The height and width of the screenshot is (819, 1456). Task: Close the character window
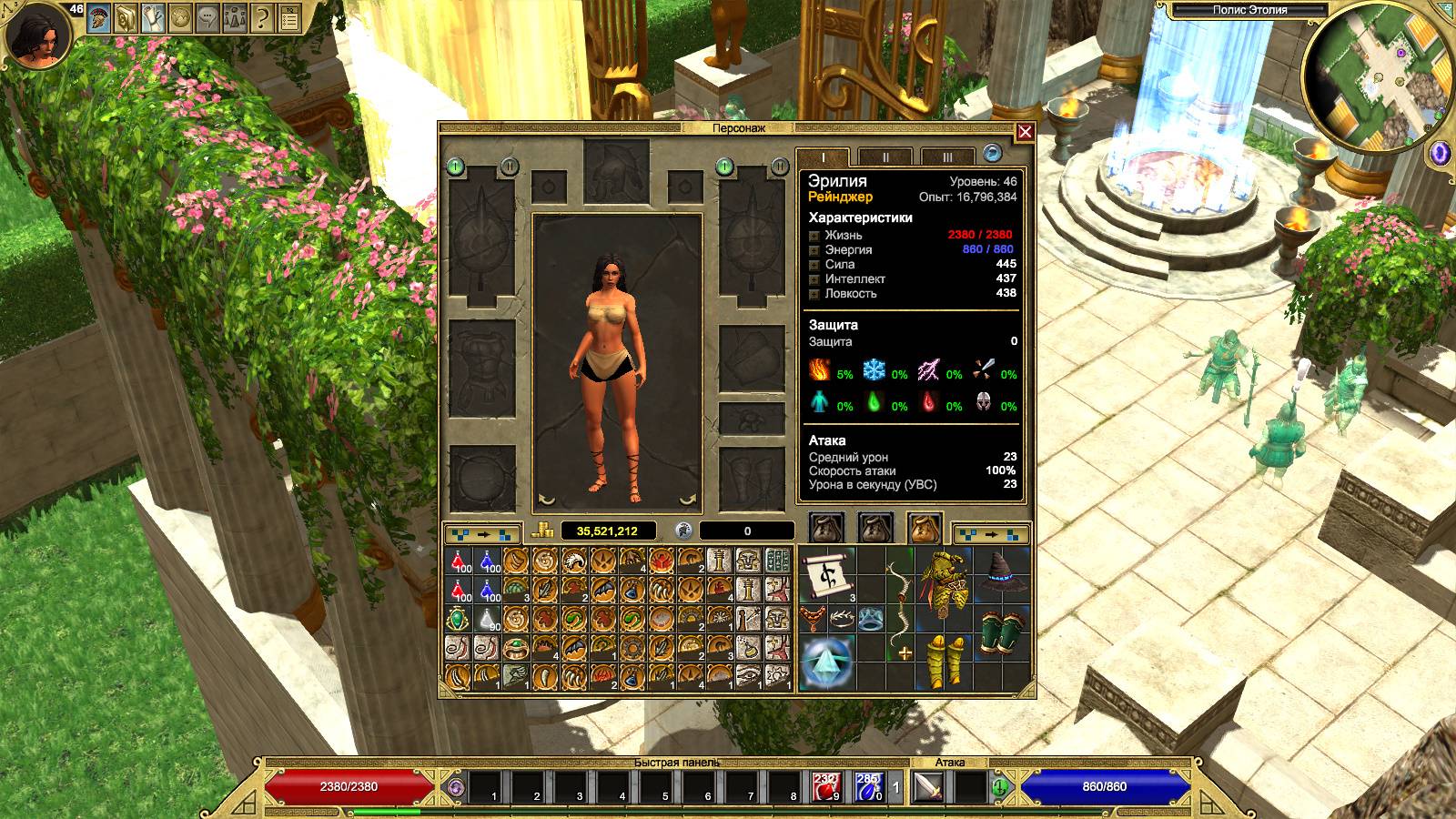[1025, 132]
